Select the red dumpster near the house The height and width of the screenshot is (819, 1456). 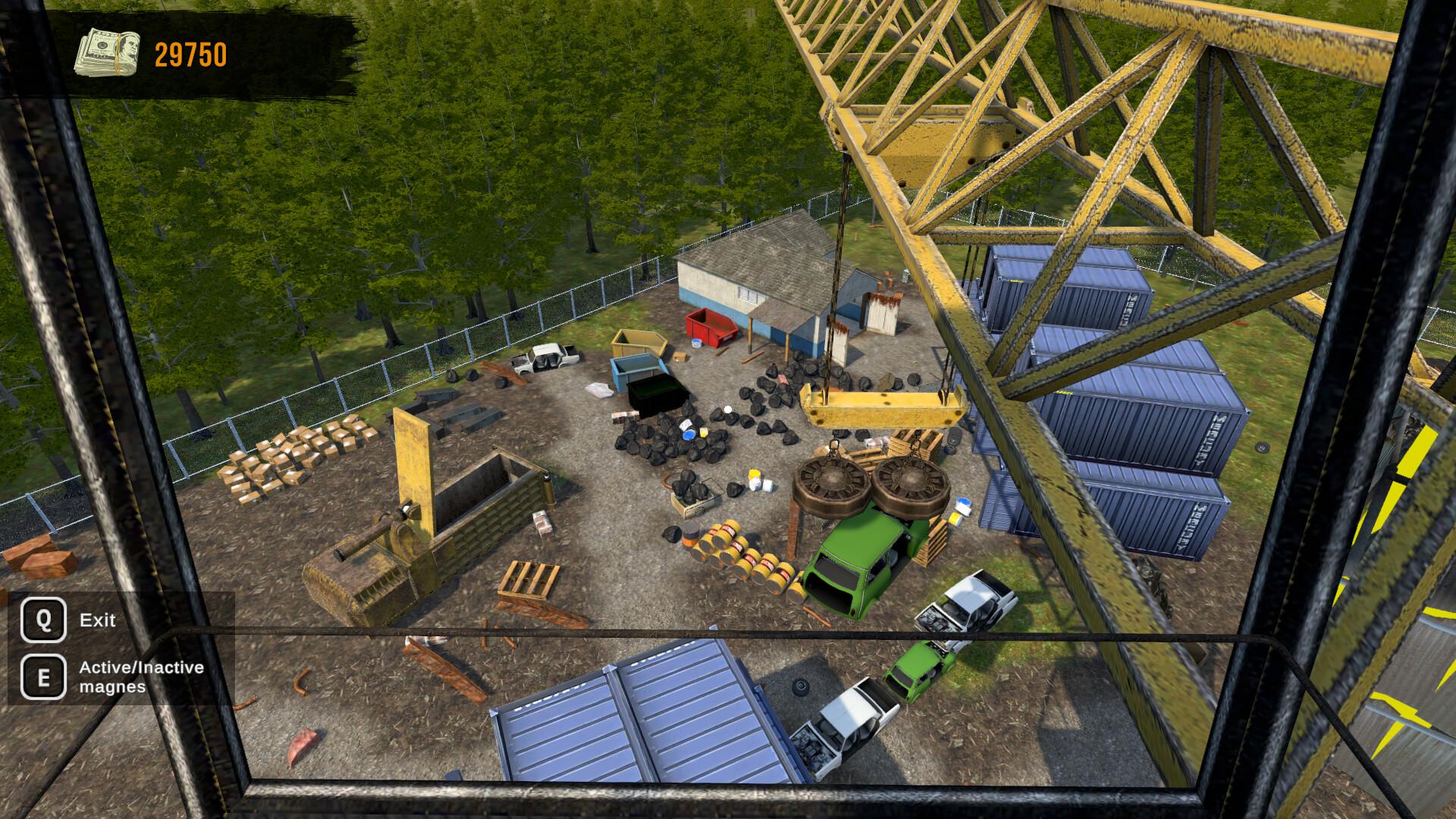(x=713, y=328)
